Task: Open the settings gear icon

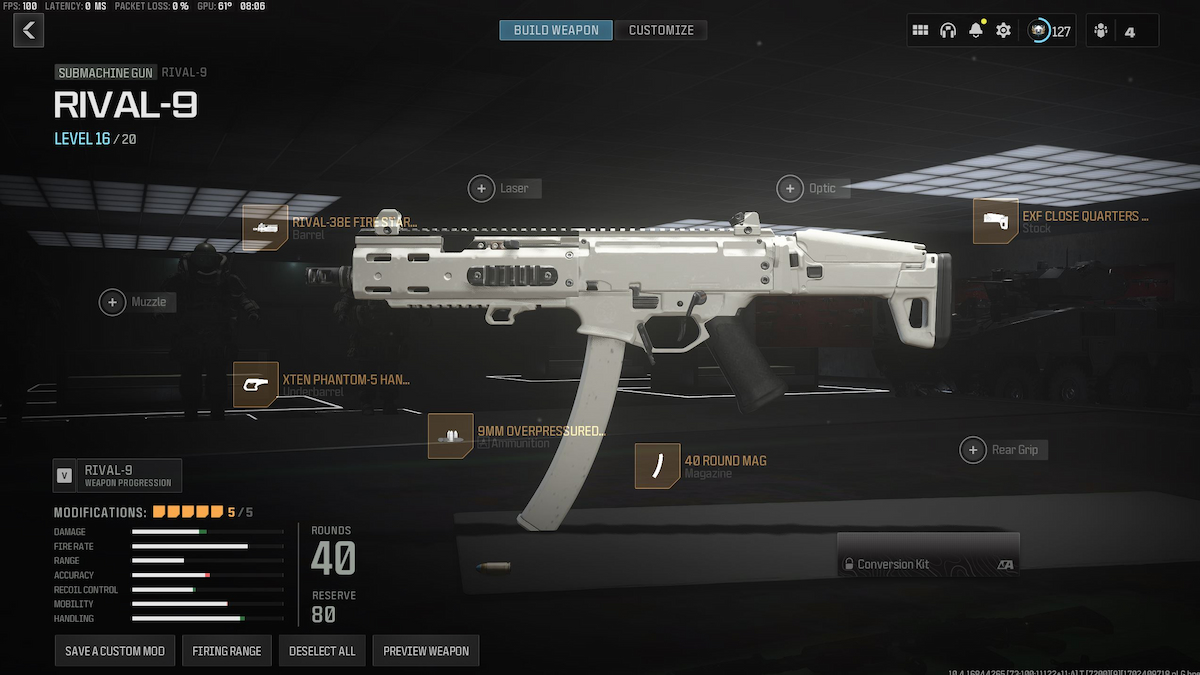Action: (x=1003, y=31)
